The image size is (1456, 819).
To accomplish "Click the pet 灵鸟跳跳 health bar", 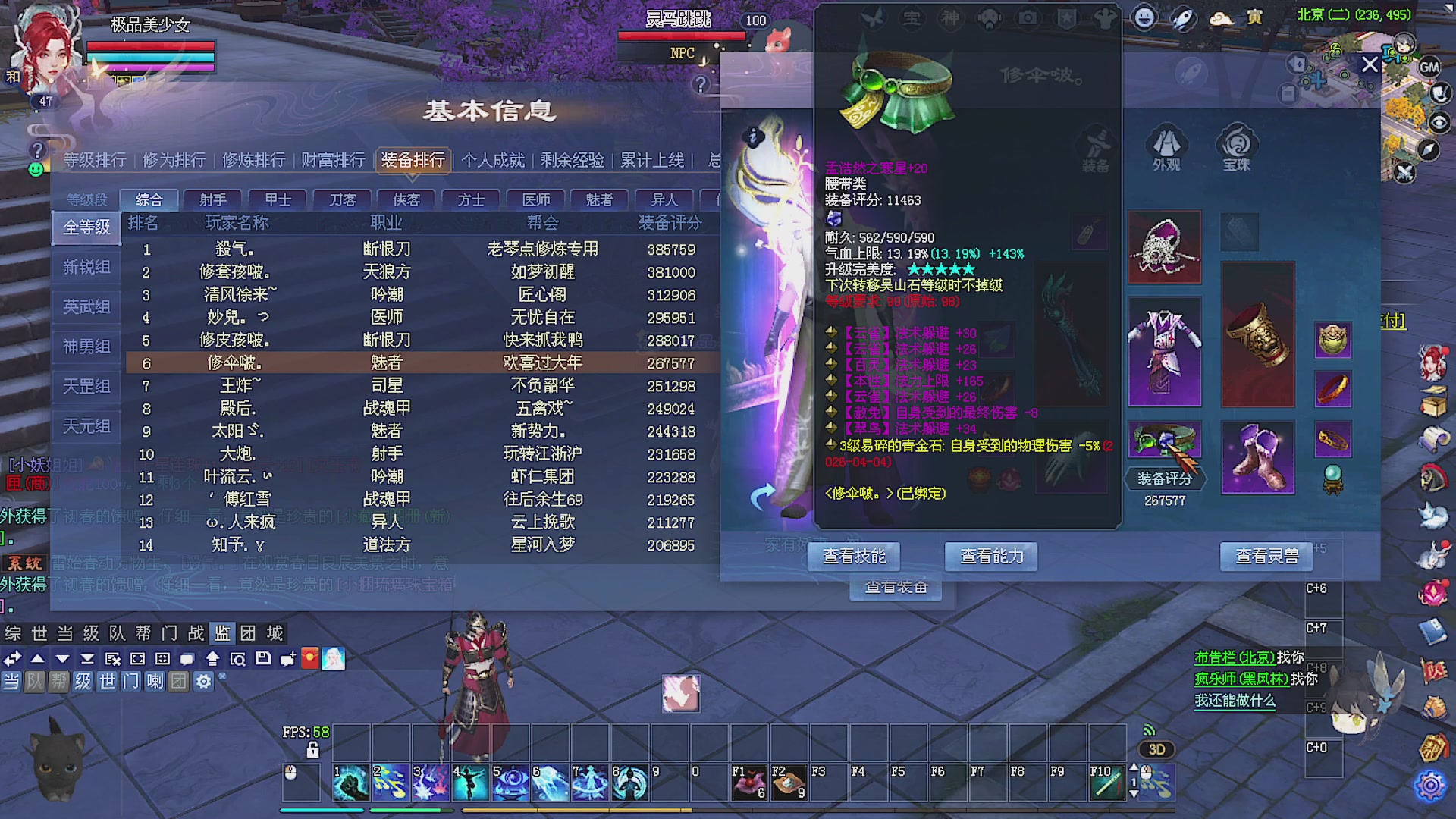I will 682,36.
